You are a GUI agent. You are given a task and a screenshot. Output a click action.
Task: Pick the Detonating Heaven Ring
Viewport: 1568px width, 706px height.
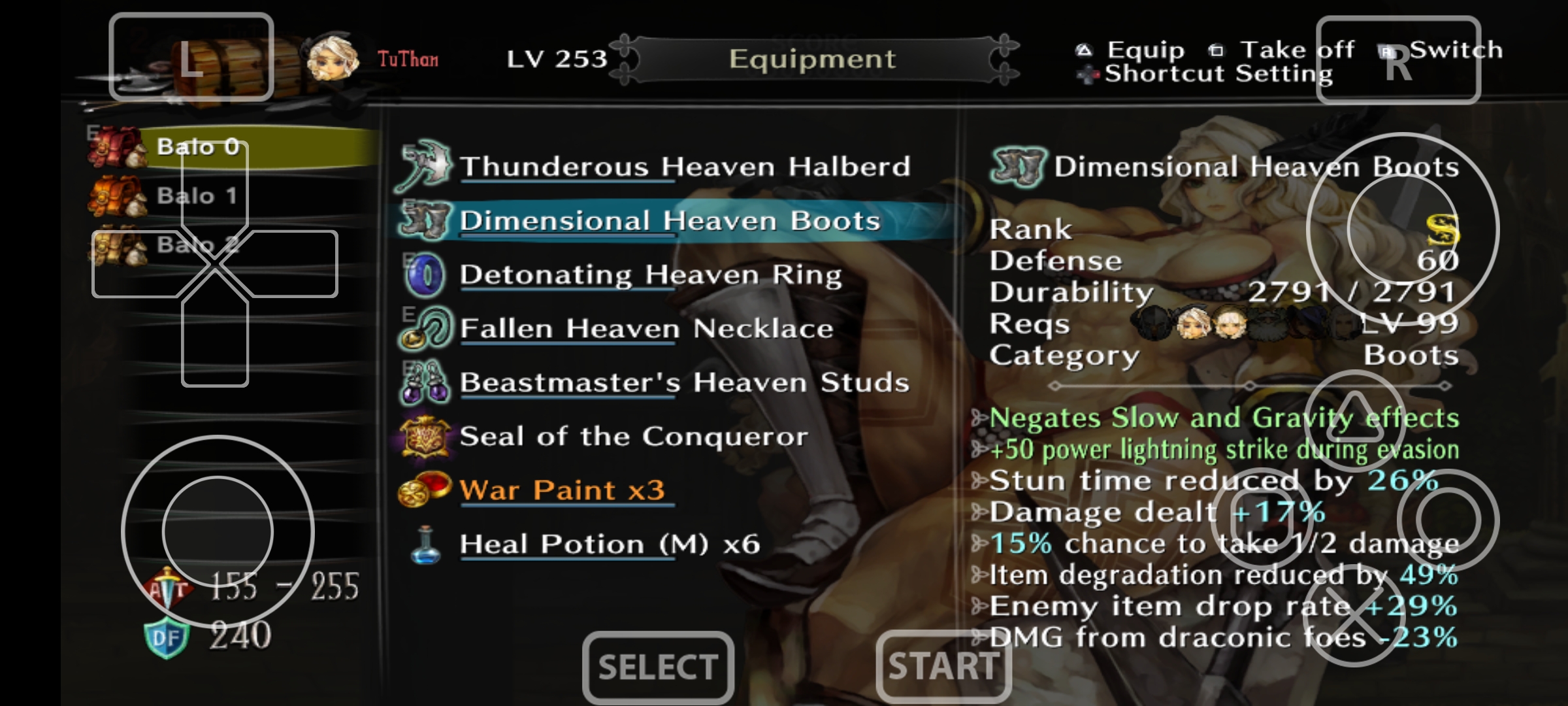click(650, 275)
